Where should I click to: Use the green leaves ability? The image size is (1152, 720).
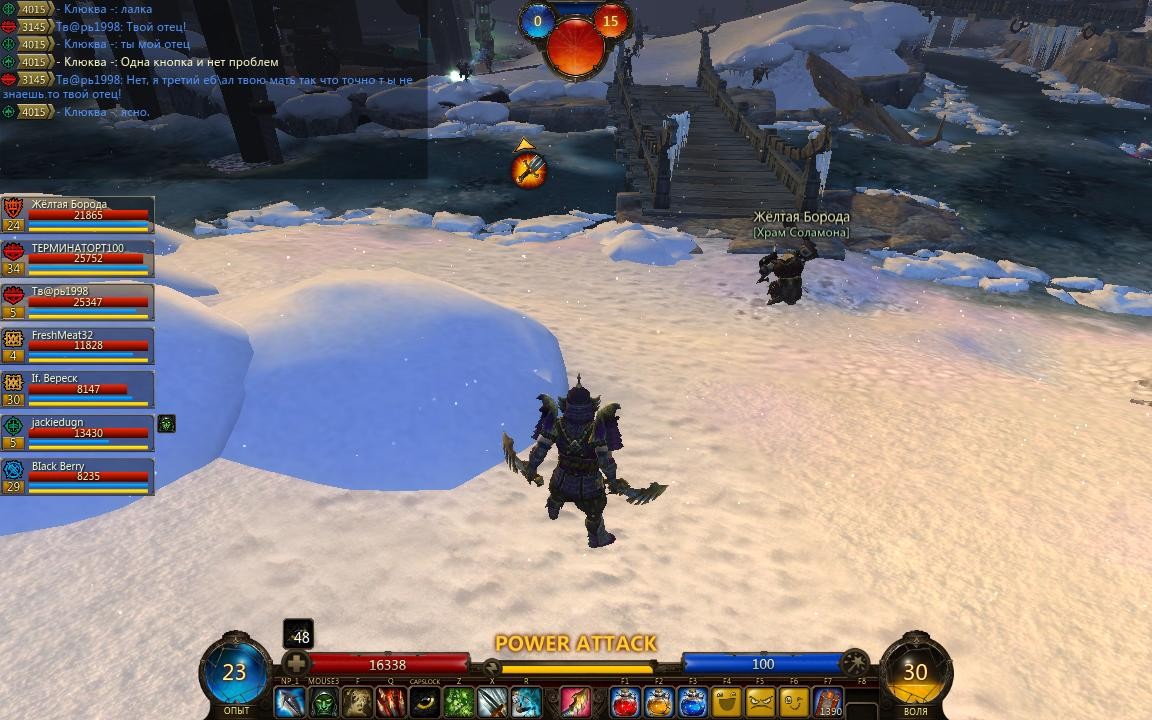459,702
